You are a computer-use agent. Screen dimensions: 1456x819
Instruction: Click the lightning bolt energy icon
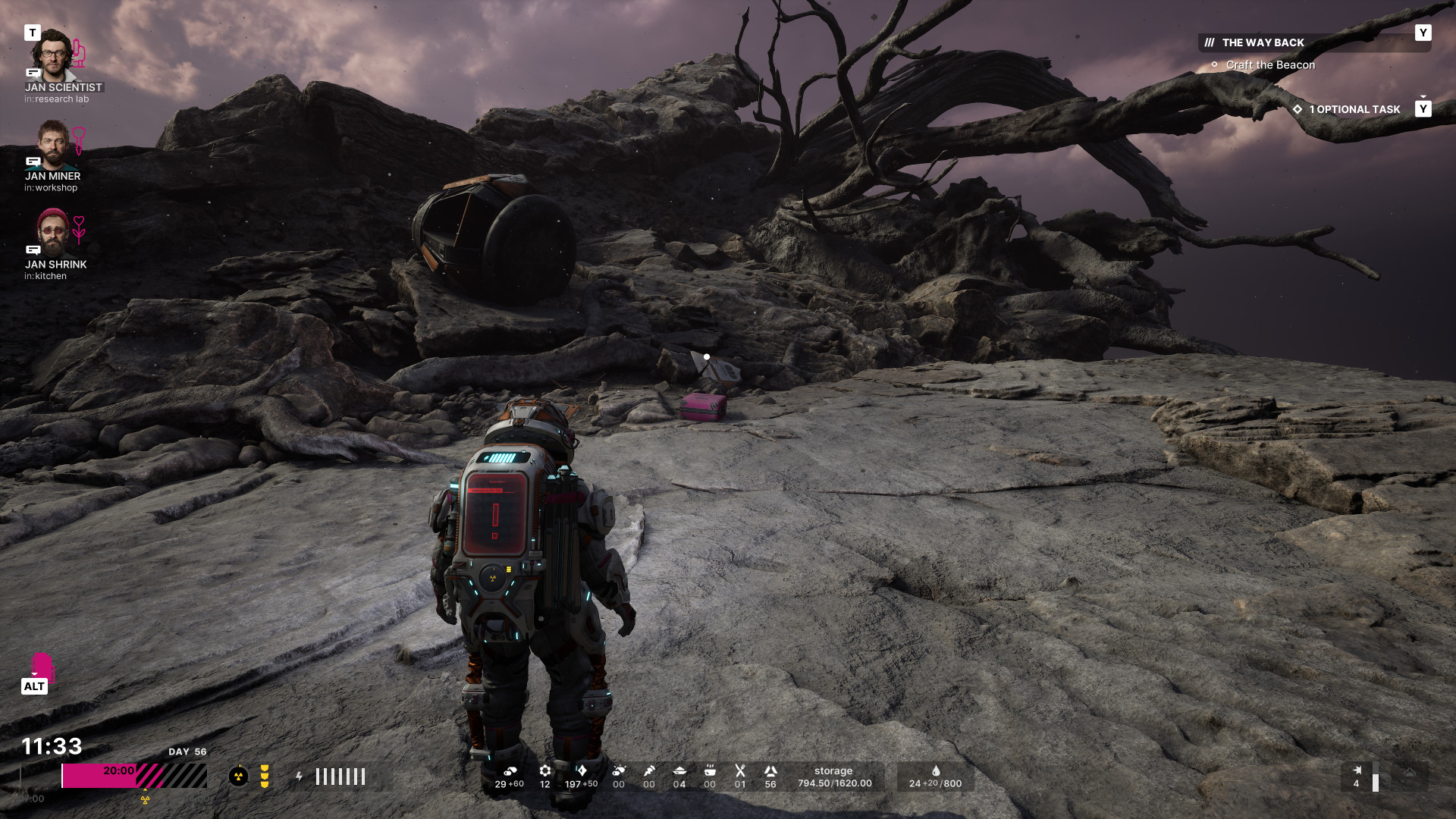[x=300, y=777]
